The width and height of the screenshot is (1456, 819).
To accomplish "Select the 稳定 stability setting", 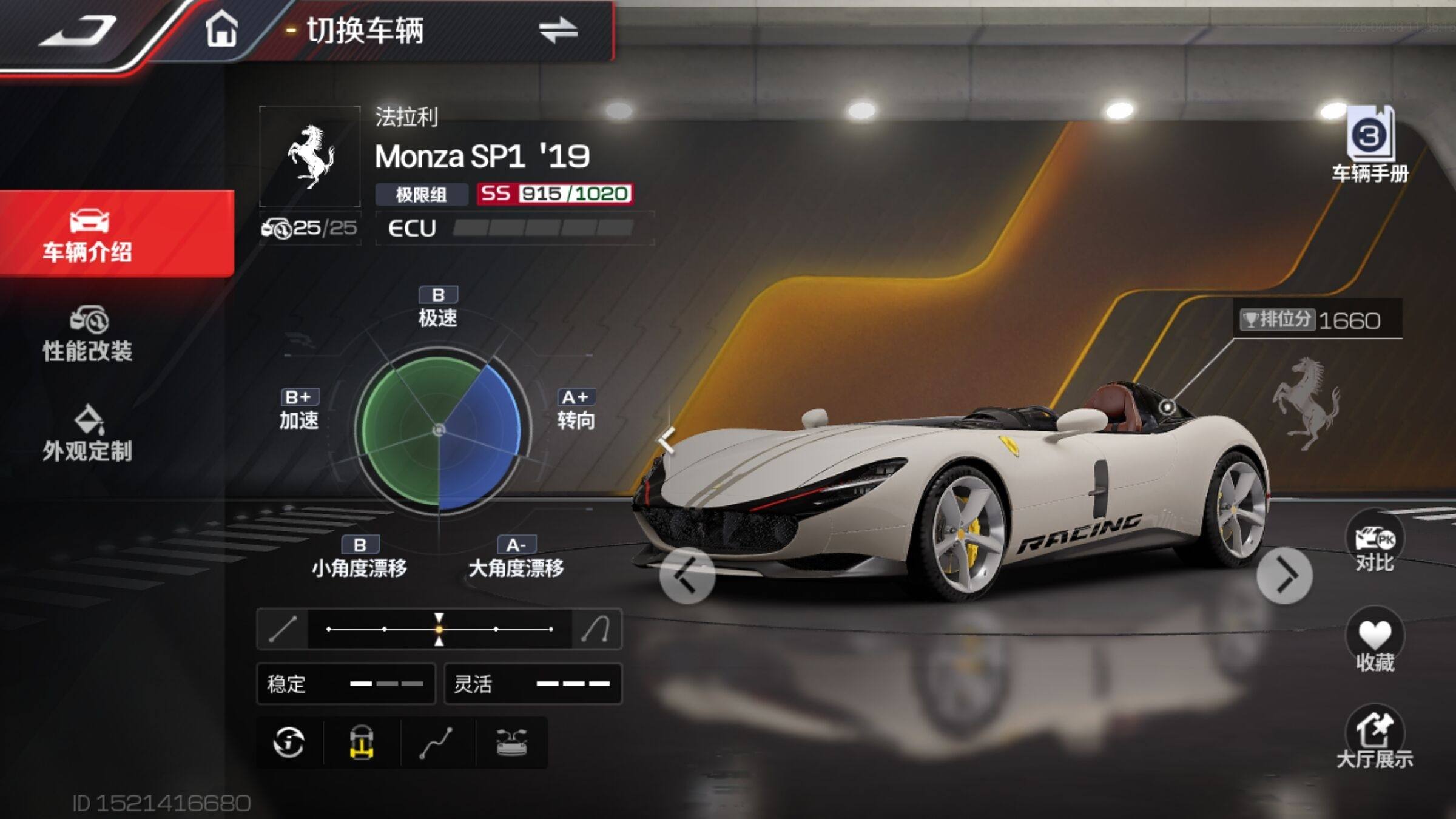I will point(346,684).
